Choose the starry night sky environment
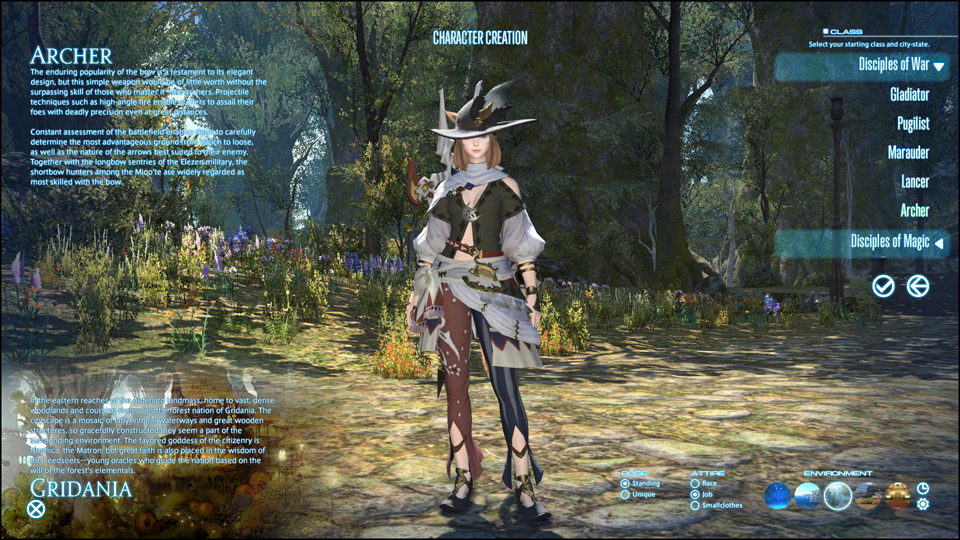Viewport: 960px width, 540px height. click(778, 495)
